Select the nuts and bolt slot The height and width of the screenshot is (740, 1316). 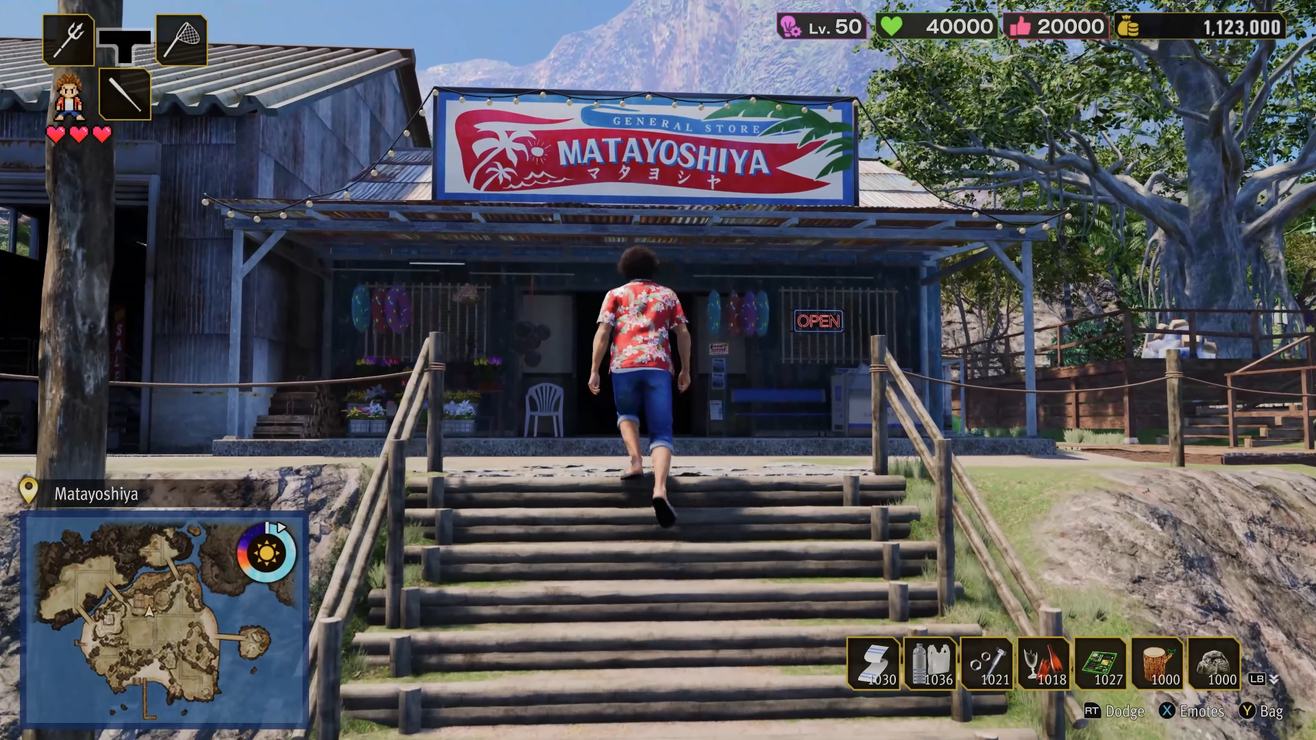987,663
